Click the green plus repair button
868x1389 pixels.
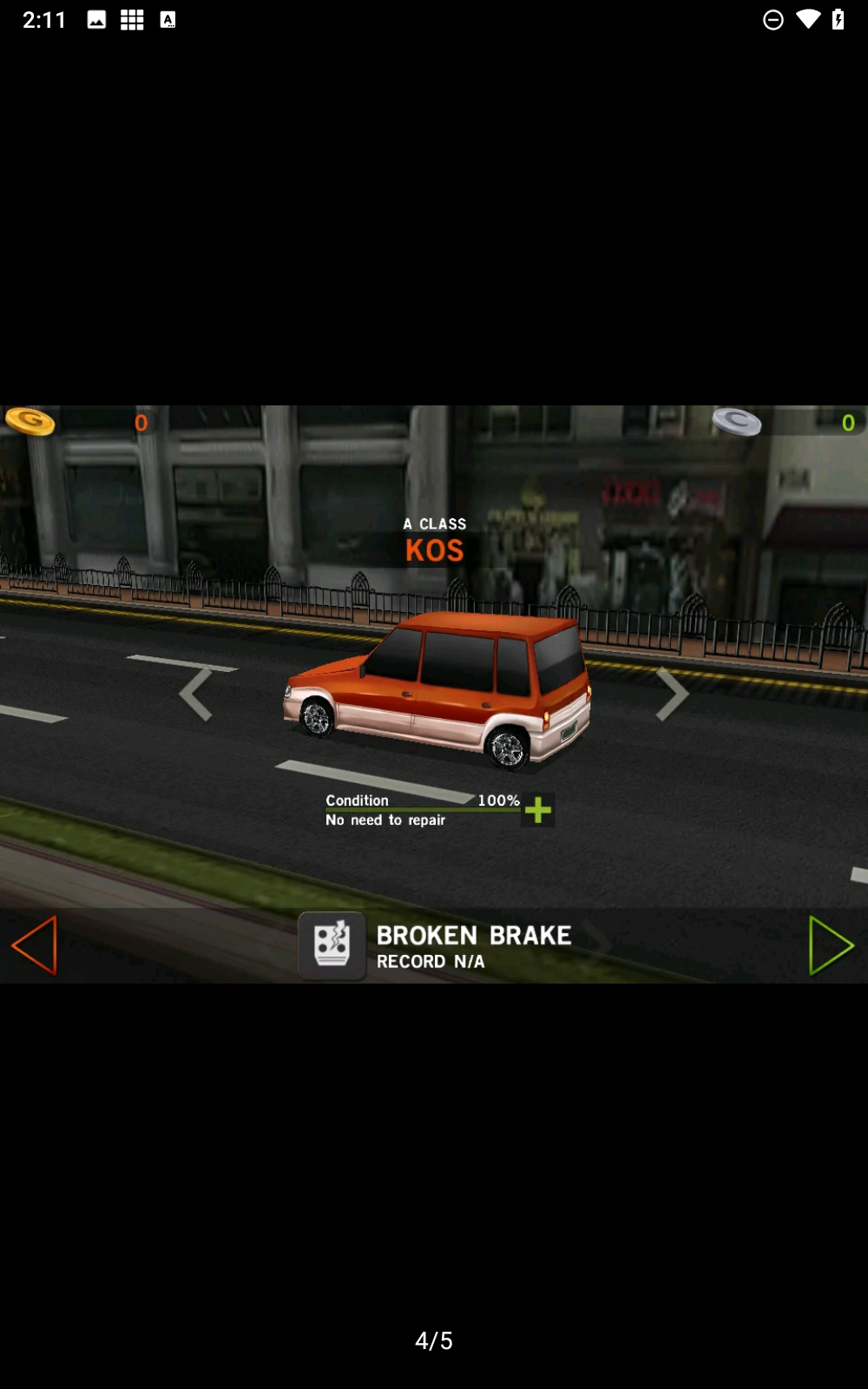pyautogui.click(x=538, y=810)
